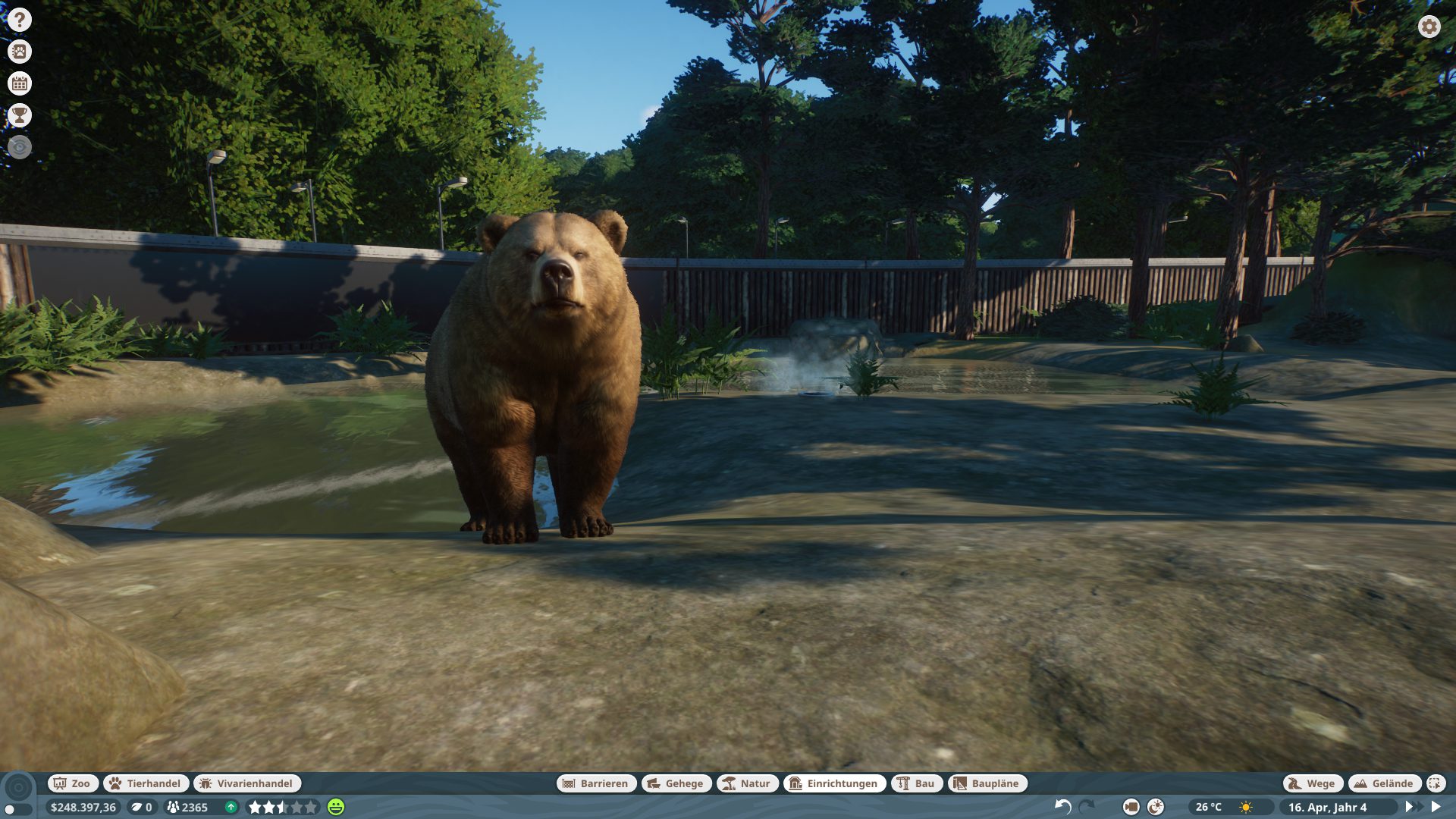
Task: Open the Gehege habitat menu
Action: pyautogui.click(x=676, y=783)
